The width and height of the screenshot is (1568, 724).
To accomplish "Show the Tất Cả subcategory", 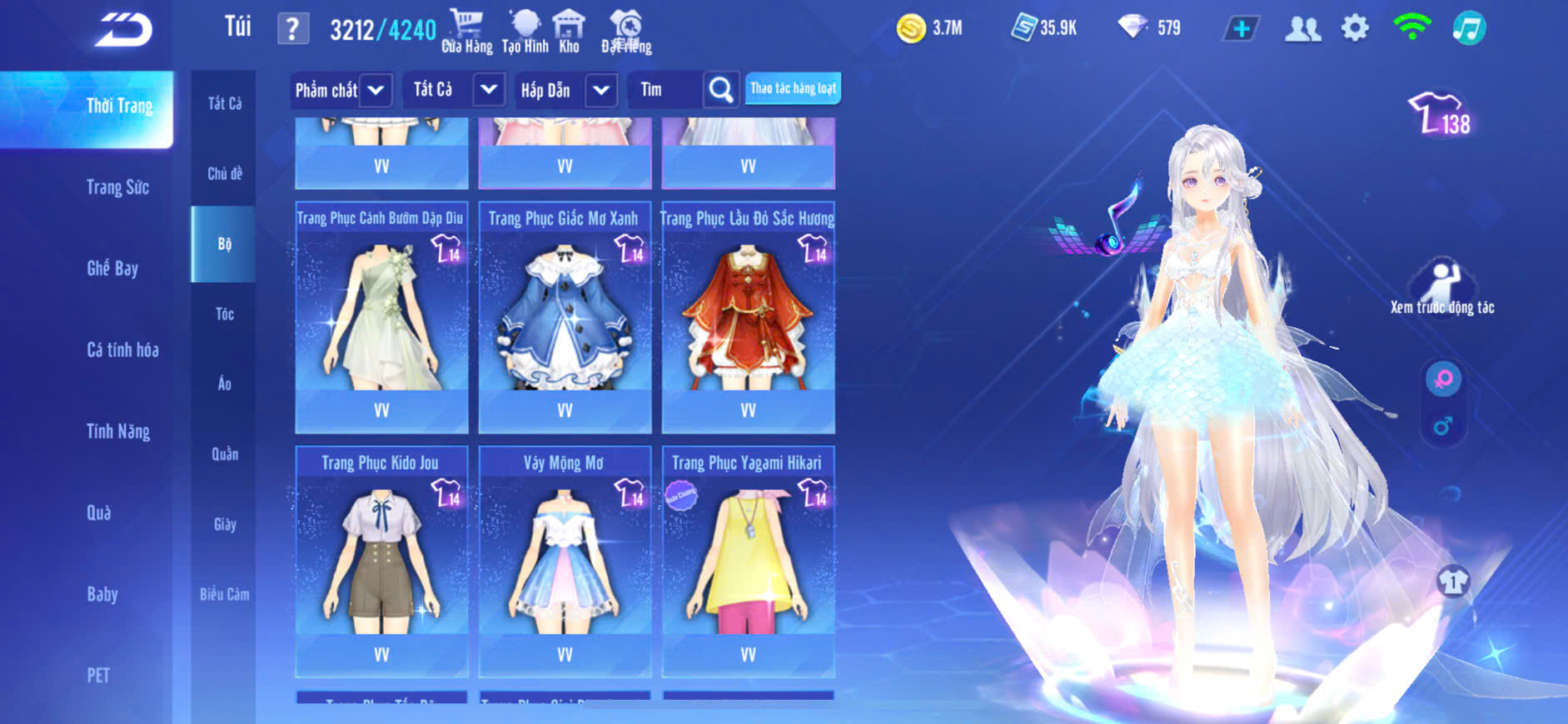I will [225, 103].
